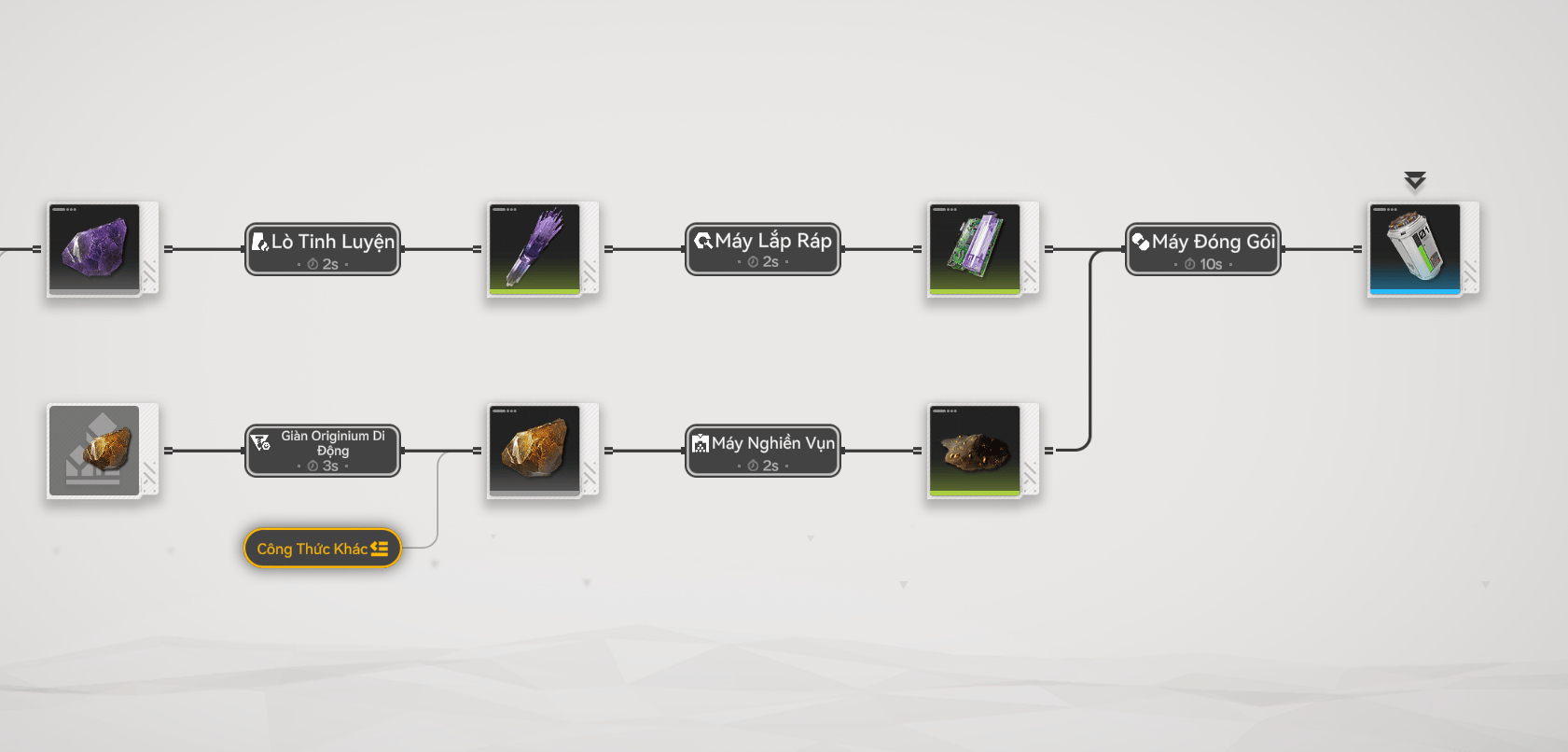Show other recipes via Công Thức Khác
1568x752 pixels.
tap(323, 549)
